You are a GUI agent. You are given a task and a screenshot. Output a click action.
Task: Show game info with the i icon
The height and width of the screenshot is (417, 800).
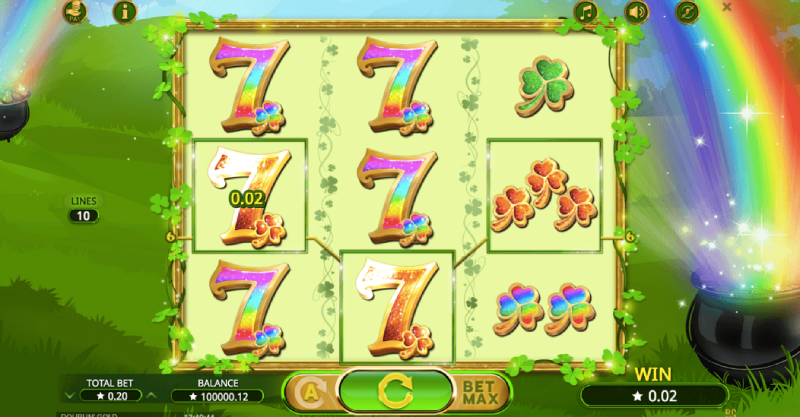pos(125,12)
